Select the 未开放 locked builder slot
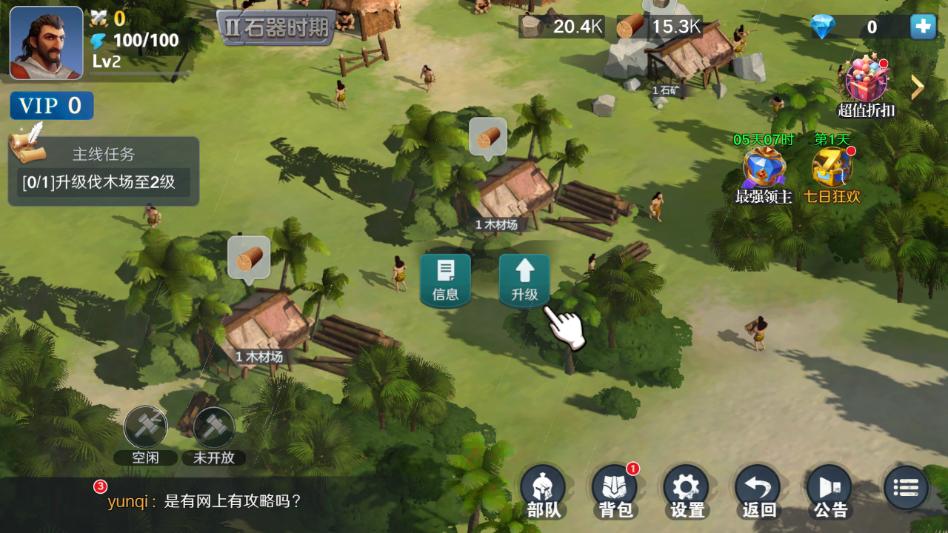The image size is (948, 533). pos(213,434)
